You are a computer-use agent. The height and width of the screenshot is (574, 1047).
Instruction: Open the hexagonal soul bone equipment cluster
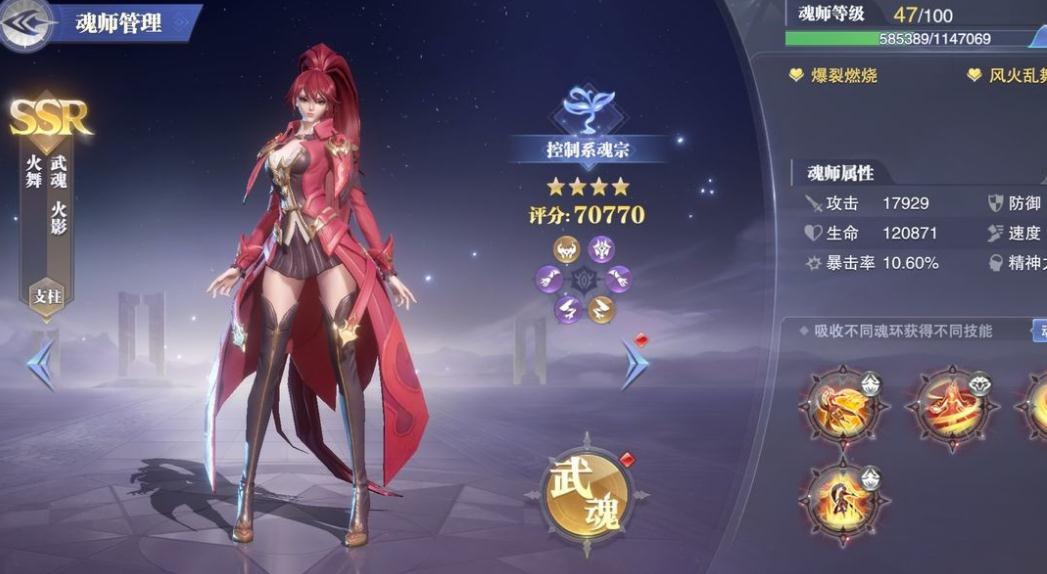point(585,279)
